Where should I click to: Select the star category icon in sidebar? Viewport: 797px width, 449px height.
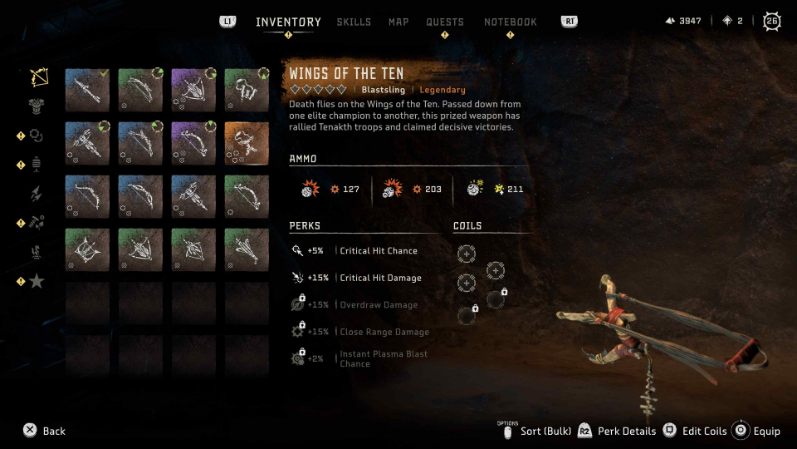[37, 281]
